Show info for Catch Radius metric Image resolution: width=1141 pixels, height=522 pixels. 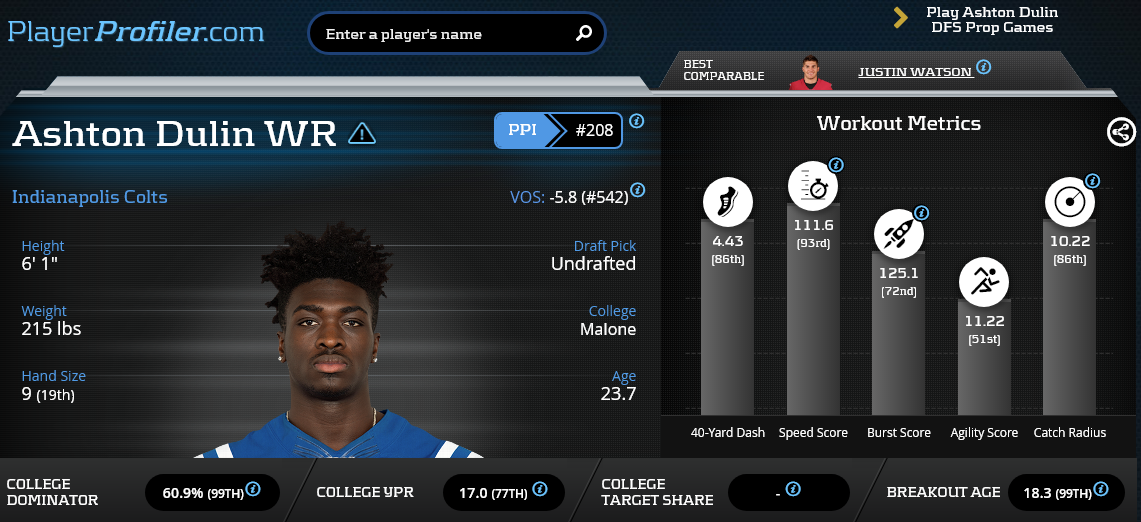tap(1092, 181)
